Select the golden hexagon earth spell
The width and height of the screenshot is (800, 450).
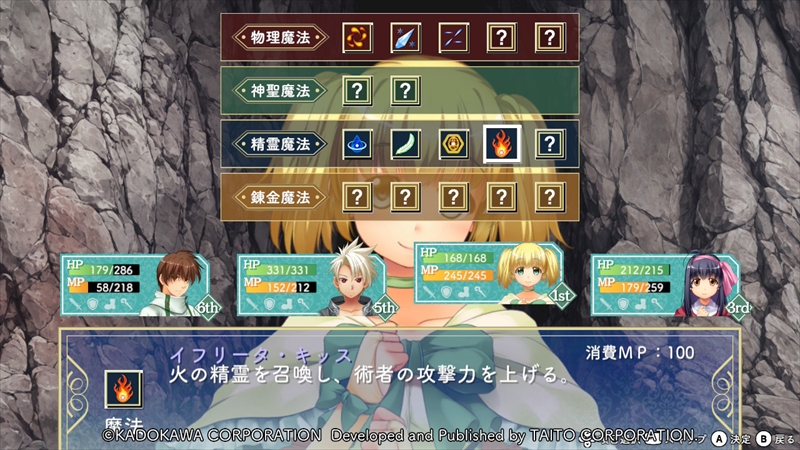452,143
